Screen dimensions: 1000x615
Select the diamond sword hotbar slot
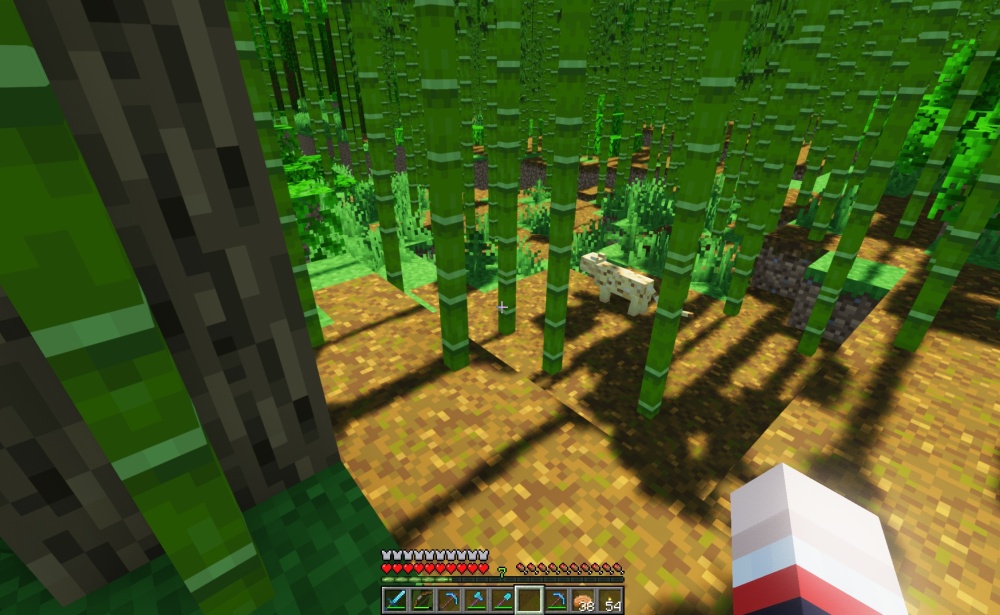pyautogui.click(x=395, y=600)
